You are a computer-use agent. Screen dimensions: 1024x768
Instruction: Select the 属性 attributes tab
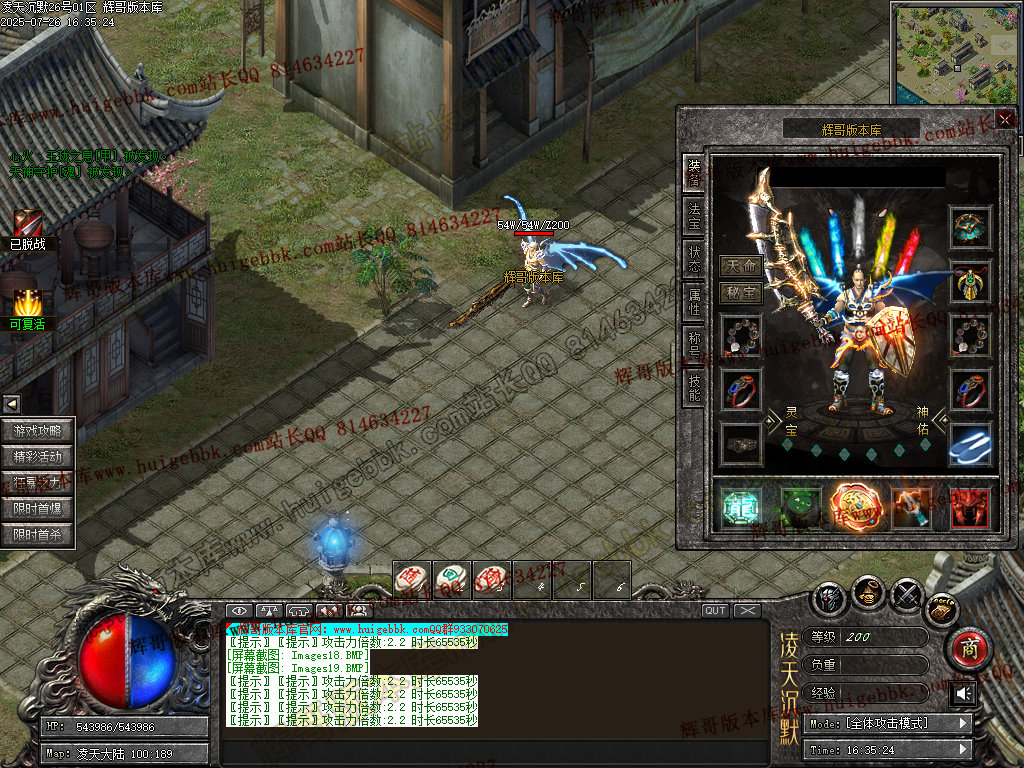(x=693, y=302)
